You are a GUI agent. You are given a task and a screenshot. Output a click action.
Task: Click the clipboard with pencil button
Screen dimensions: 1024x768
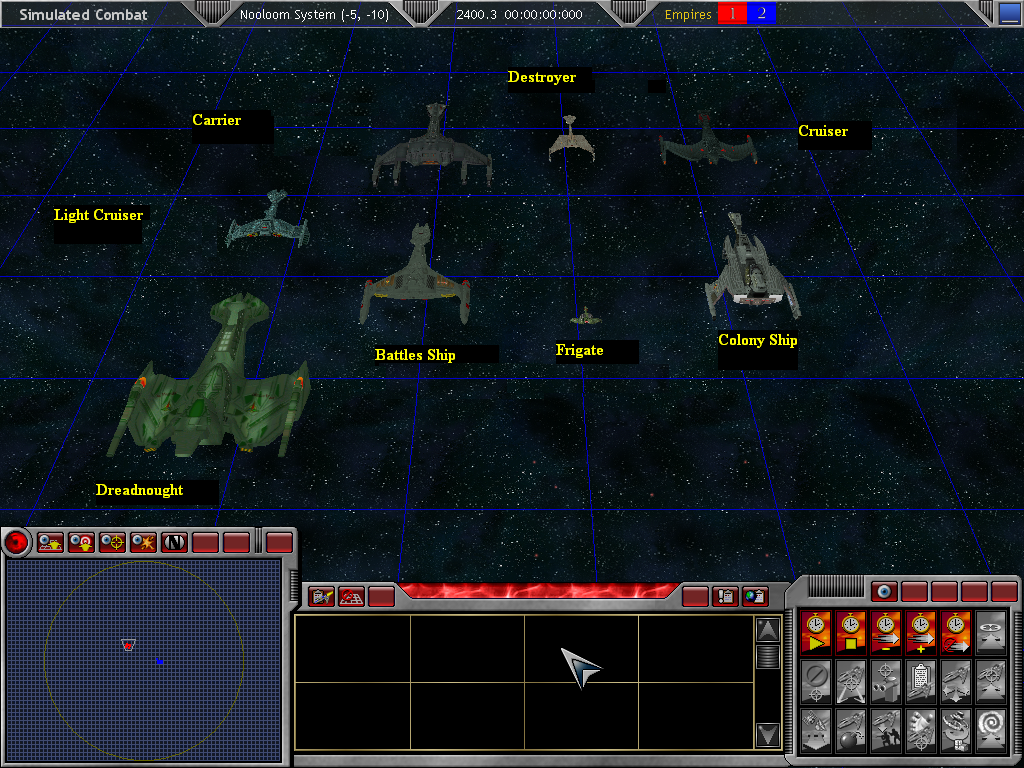[322, 597]
